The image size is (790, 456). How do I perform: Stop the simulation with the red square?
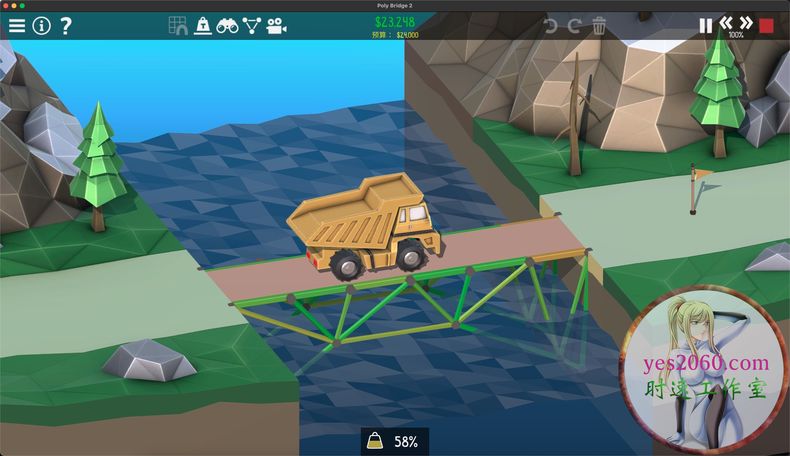click(767, 25)
